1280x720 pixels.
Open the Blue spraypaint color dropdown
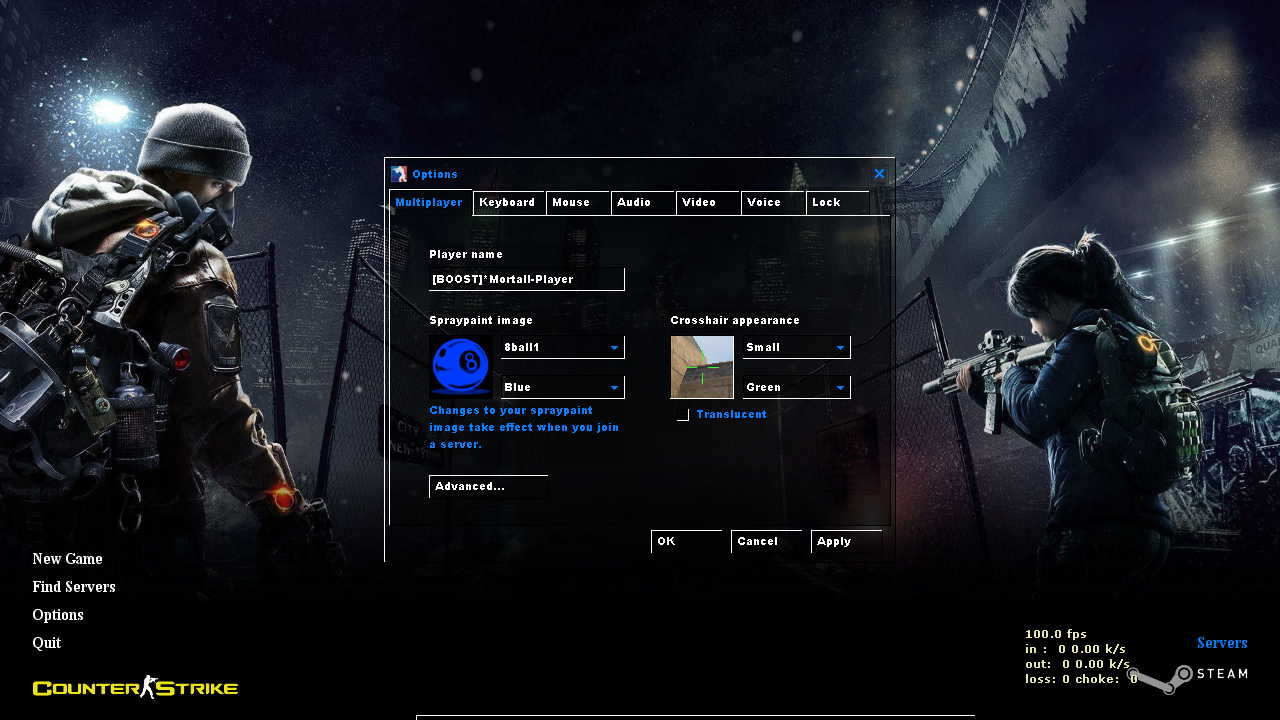pos(562,387)
